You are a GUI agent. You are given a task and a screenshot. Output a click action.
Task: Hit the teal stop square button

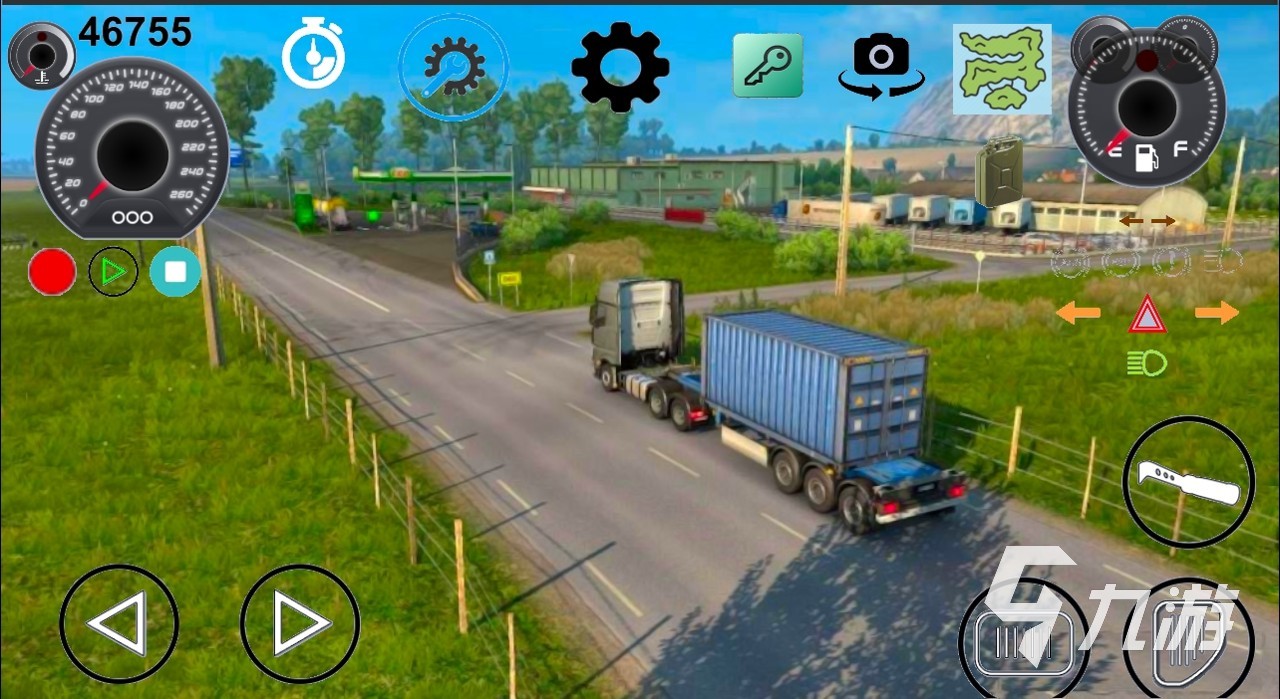(x=175, y=272)
